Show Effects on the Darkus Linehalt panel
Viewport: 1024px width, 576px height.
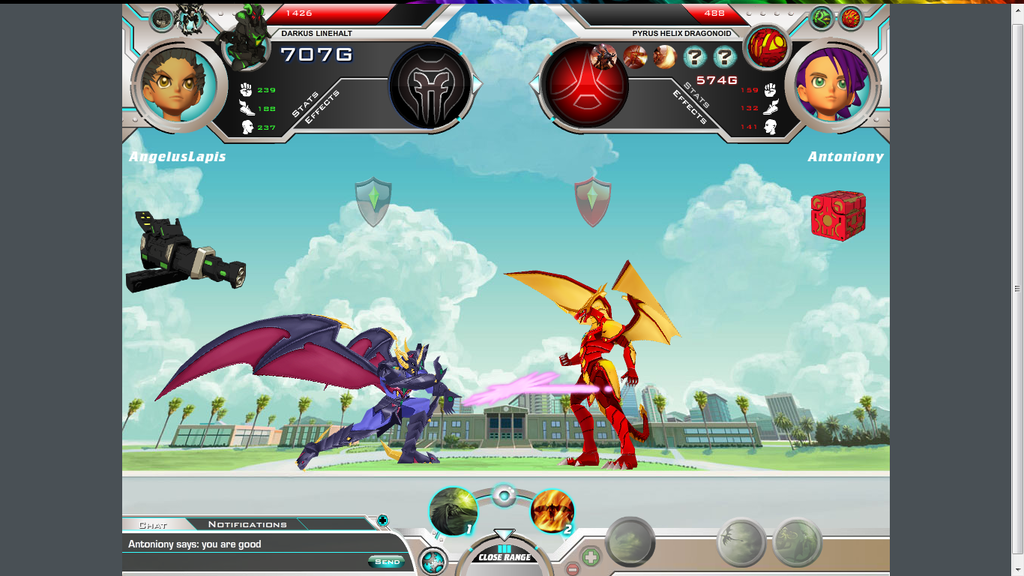[324, 106]
